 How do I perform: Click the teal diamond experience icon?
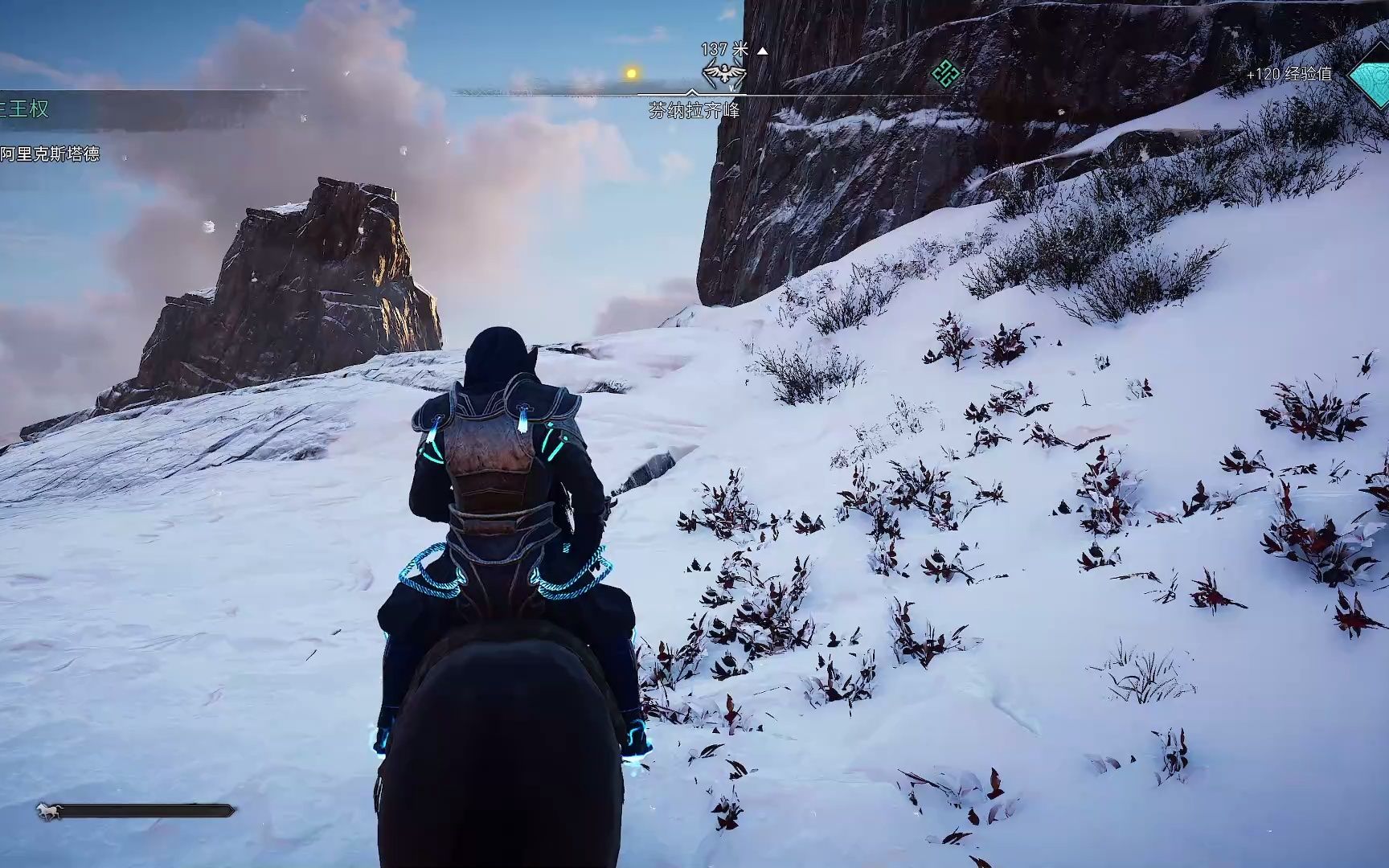coord(1371,76)
